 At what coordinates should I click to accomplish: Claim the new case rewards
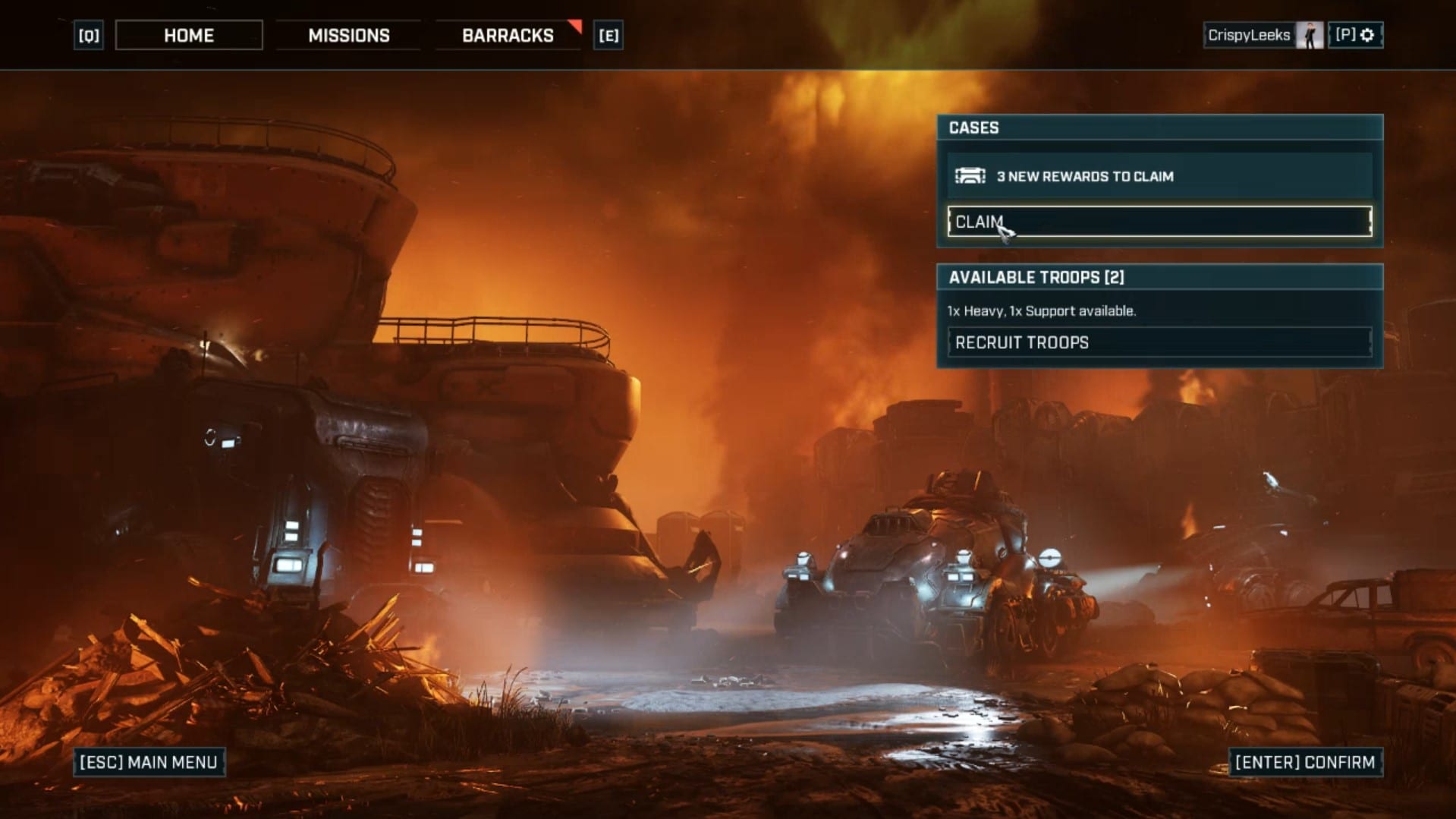pos(1159,222)
